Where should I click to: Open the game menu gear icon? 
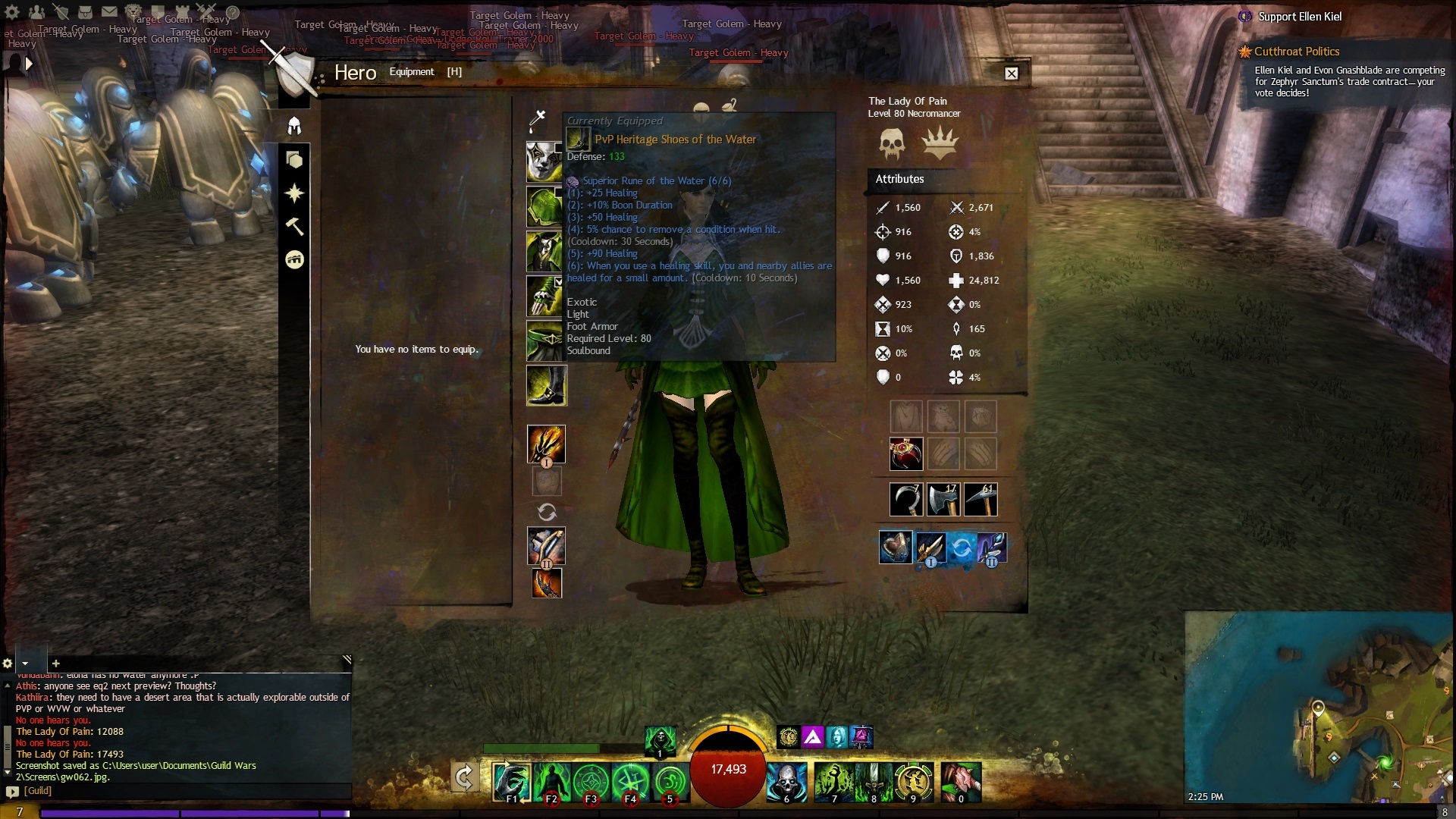point(12,12)
